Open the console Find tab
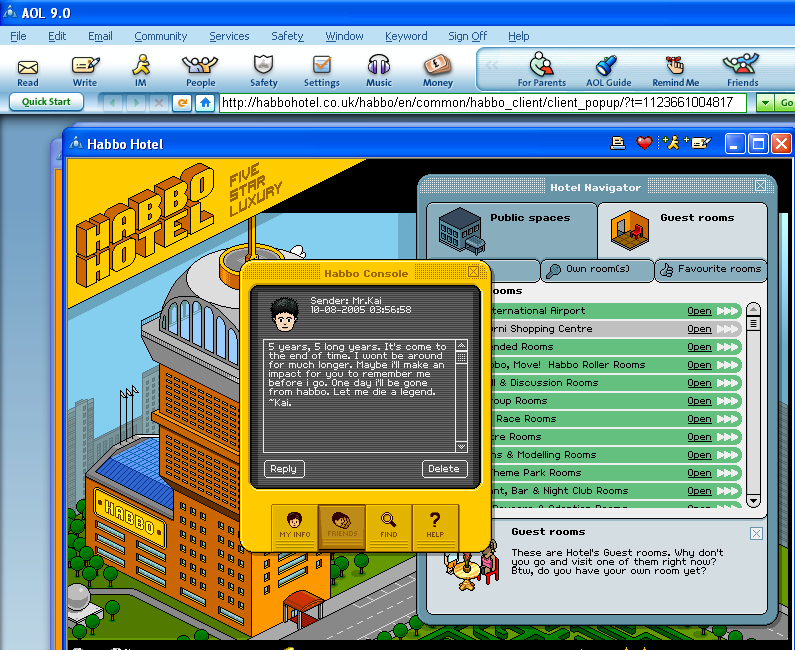The width and height of the screenshot is (795, 650). (x=388, y=524)
